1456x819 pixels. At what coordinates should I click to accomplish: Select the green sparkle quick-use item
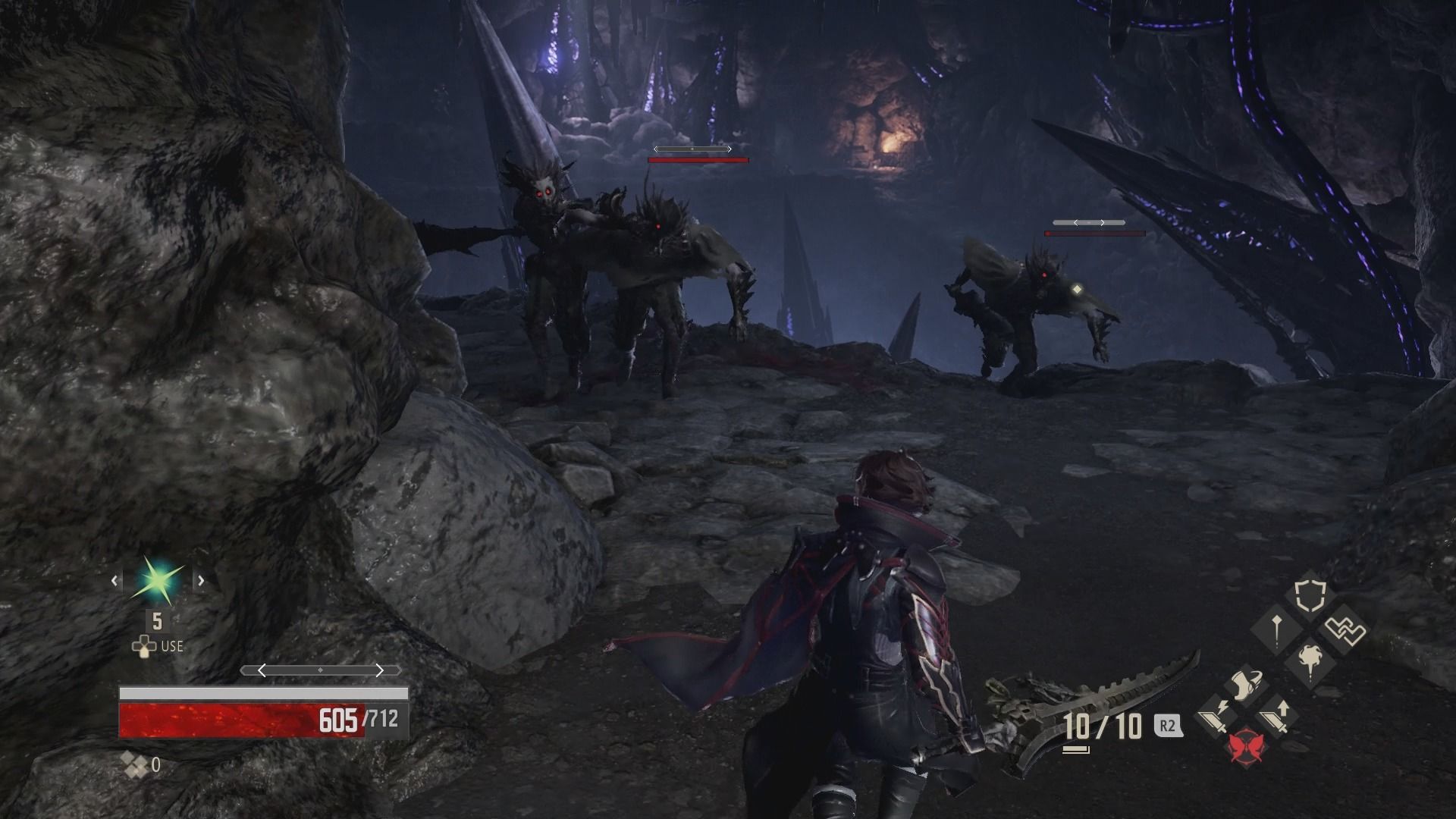pyautogui.click(x=158, y=581)
